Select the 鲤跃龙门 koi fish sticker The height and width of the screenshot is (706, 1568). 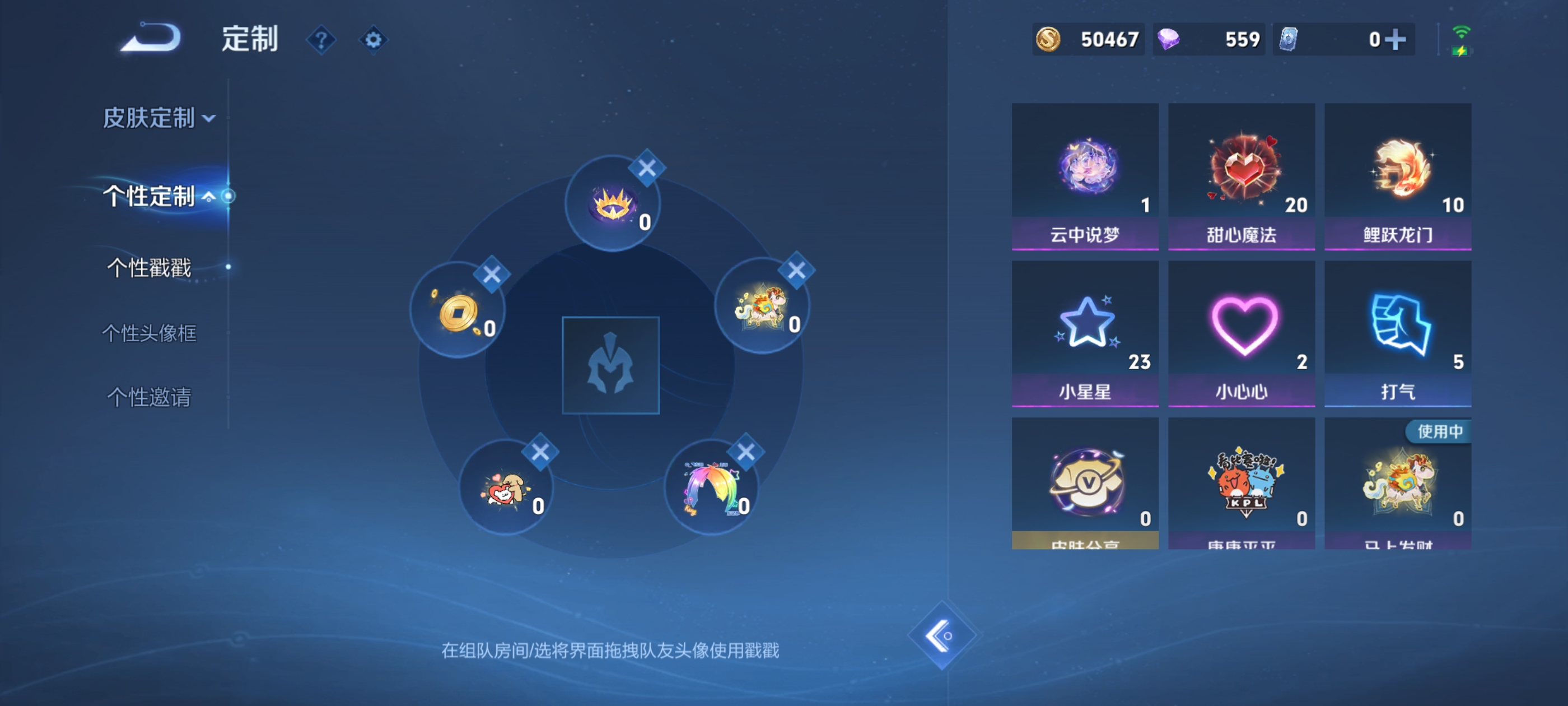coord(1398,176)
